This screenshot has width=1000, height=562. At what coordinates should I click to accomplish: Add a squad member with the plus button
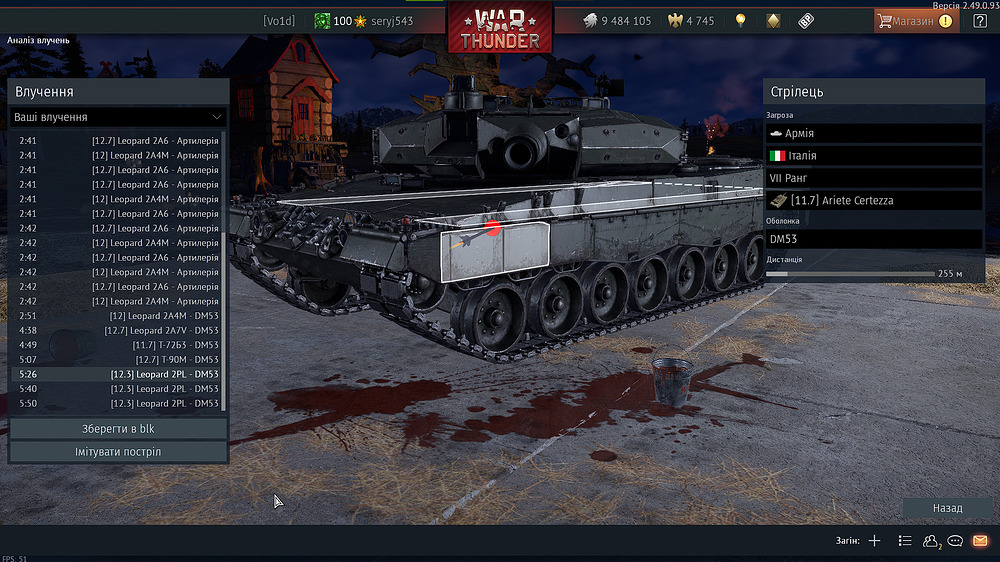coord(874,541)
